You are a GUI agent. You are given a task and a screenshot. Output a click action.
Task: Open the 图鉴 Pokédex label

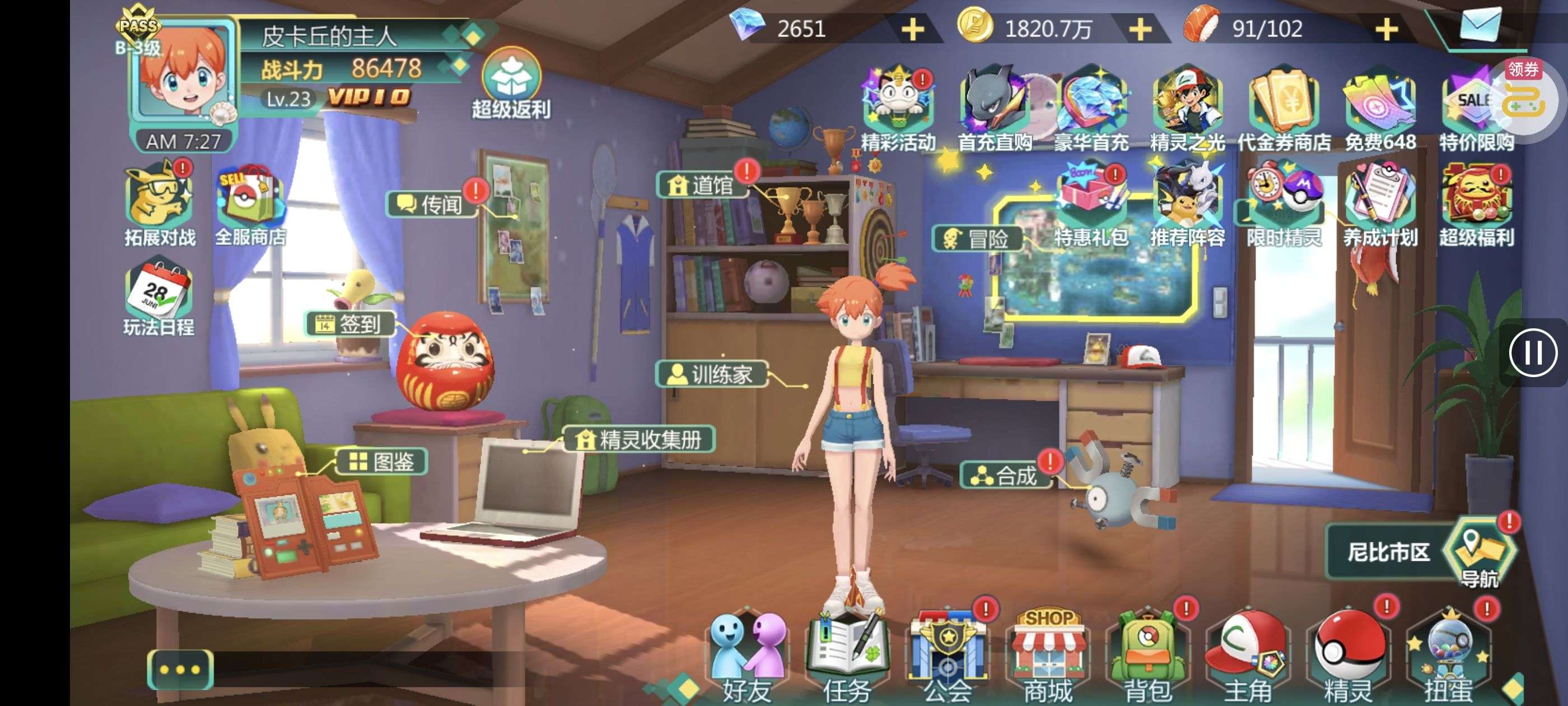click(382, 462)
